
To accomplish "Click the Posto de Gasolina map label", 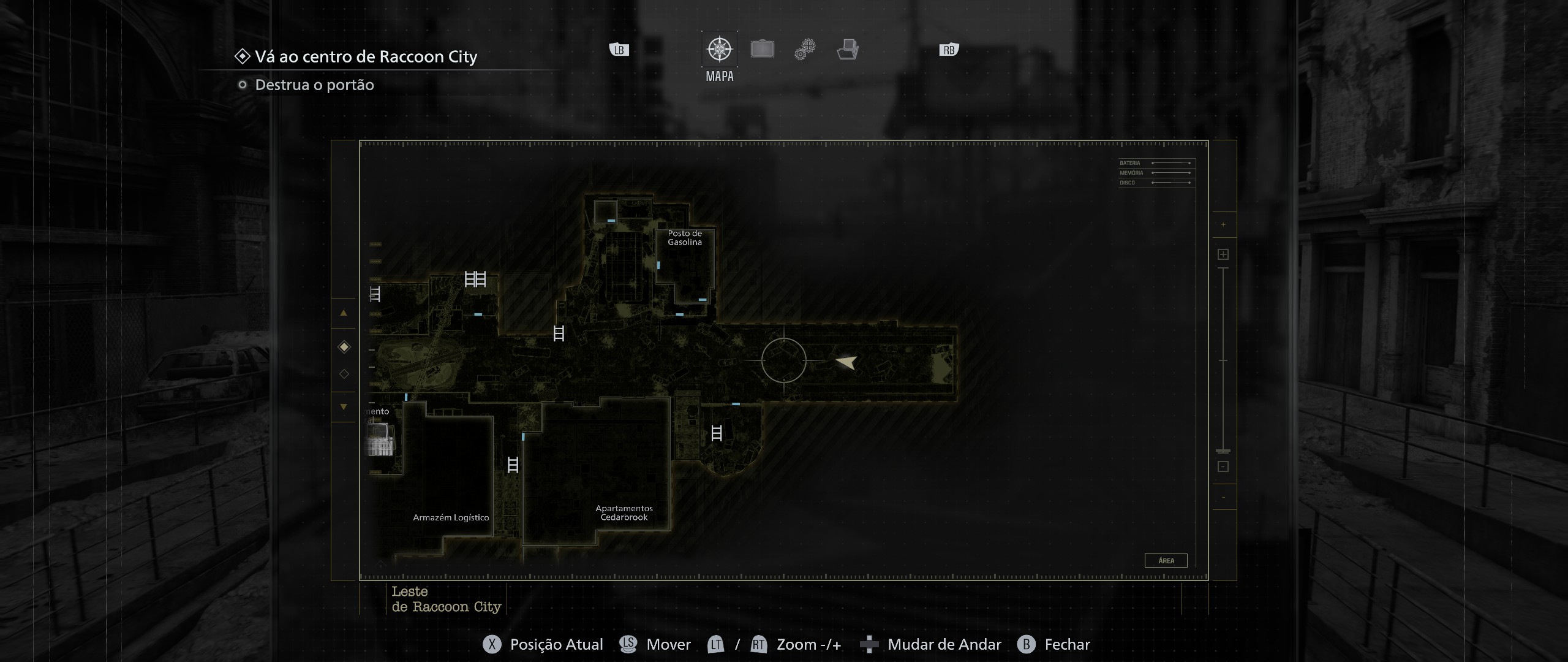I will coord(685,238).
